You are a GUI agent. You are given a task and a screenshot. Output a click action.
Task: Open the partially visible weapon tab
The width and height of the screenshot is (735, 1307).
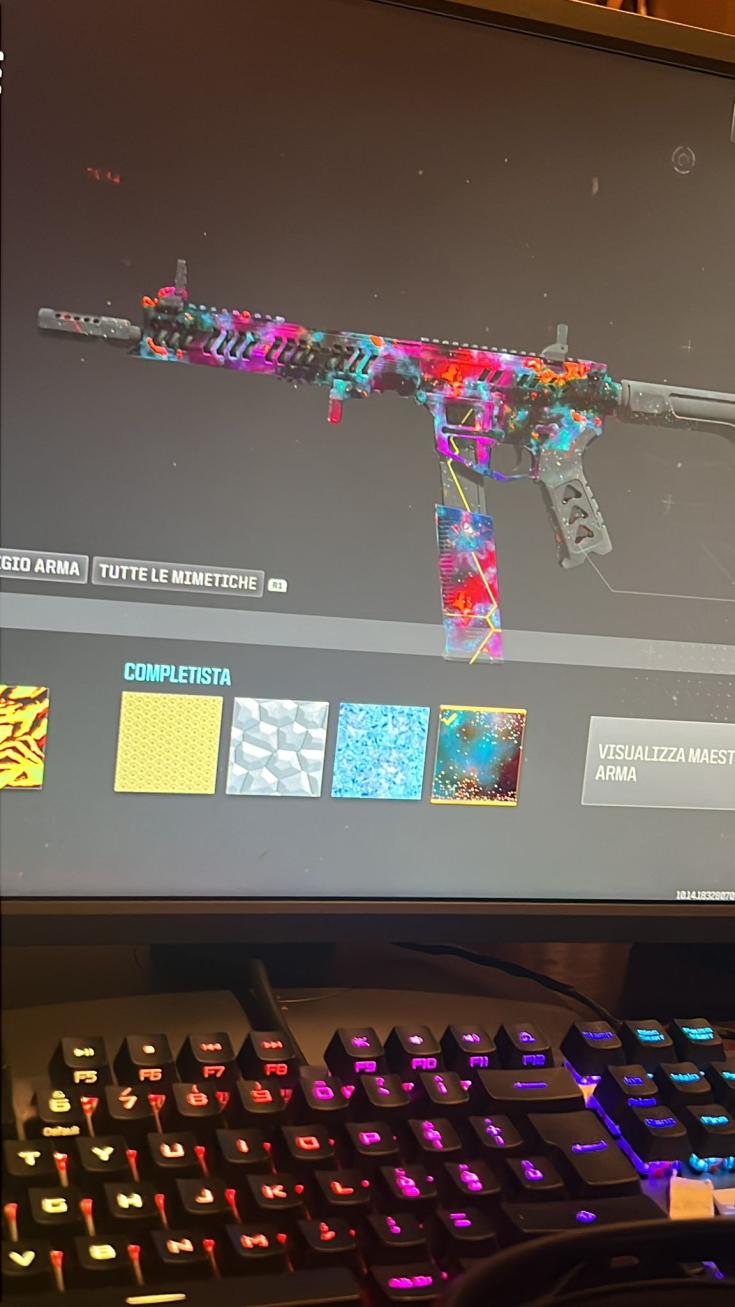tap(42, 567)
